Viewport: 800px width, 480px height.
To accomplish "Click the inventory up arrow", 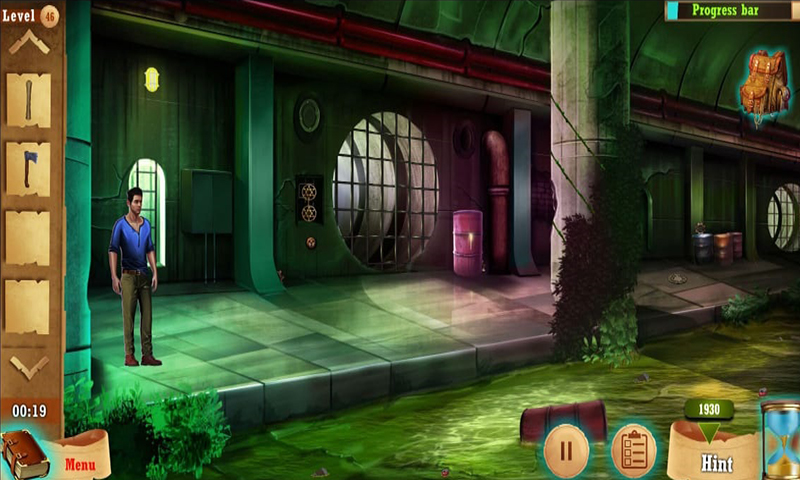I will pyautogui.click(x=28, y=43).
